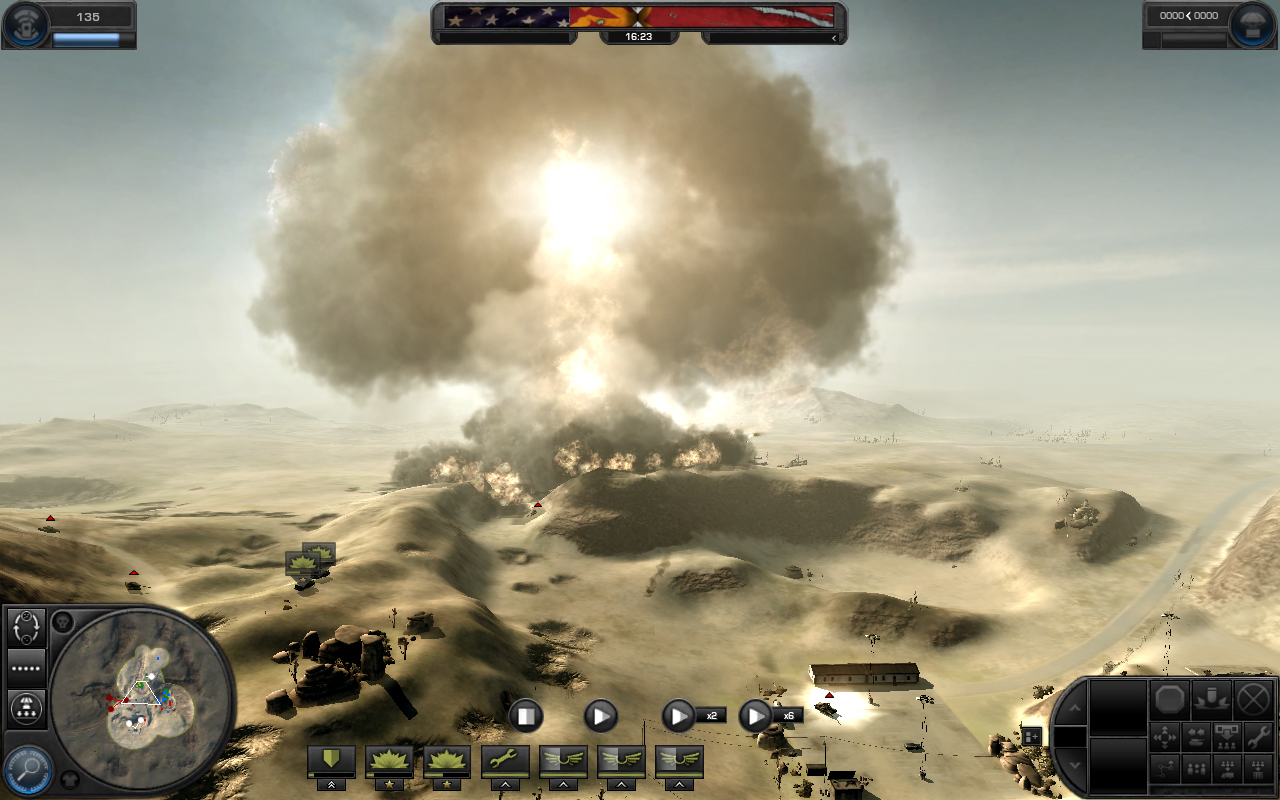This screenshot has width=1280, height=800.
Task: Set replay speed to x6
Action: (x=755, y=715)
